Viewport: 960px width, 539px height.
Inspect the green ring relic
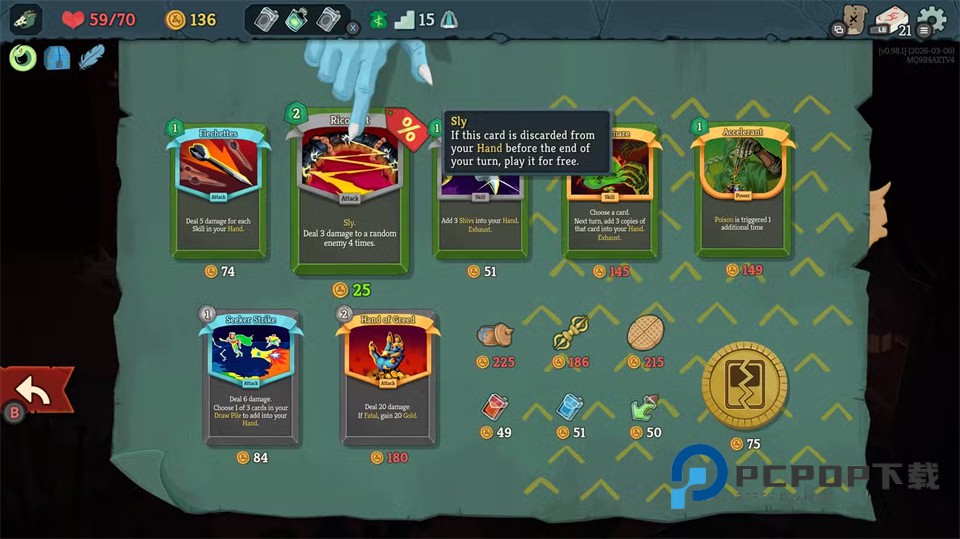click(23, 57)
